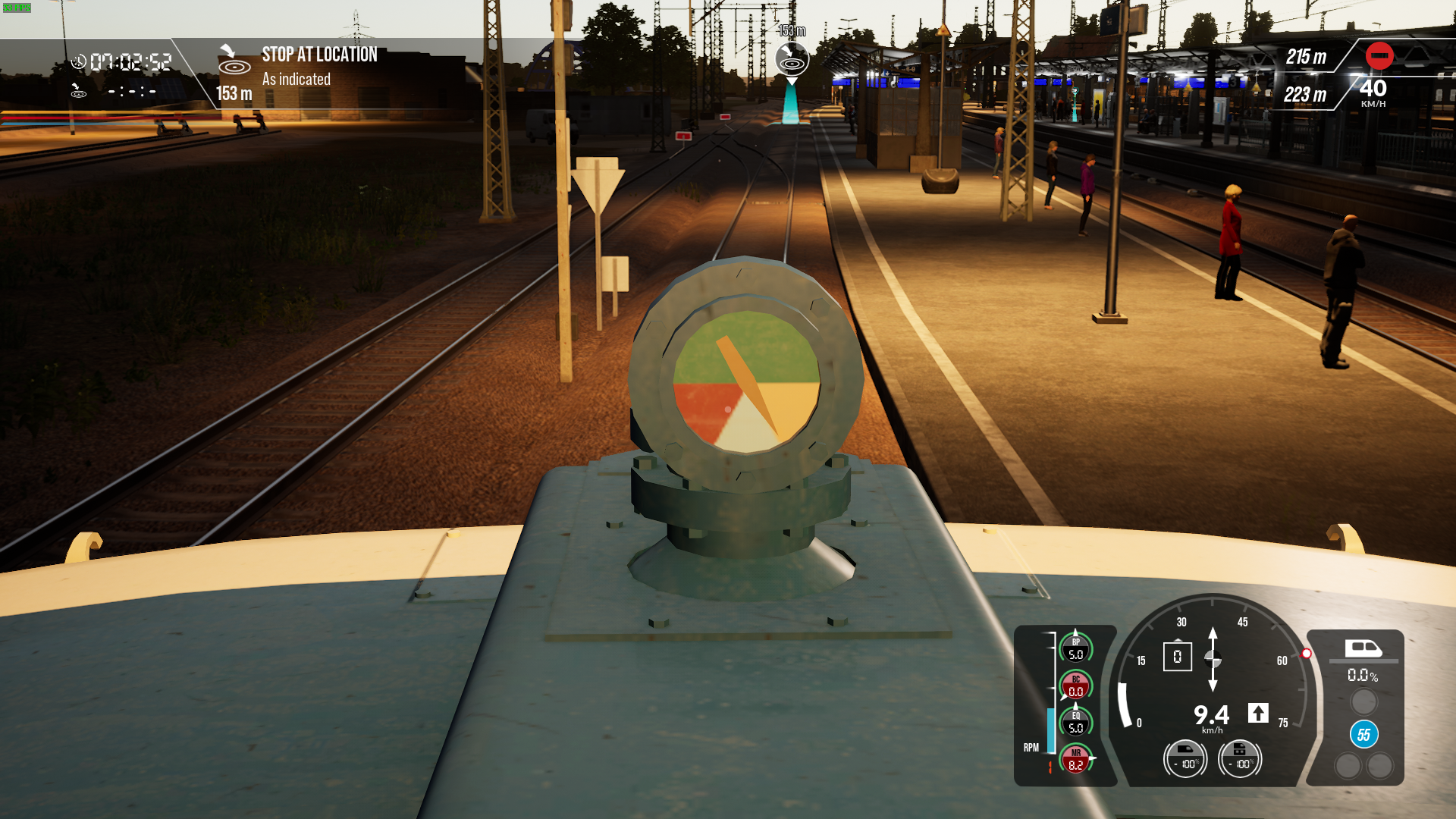The height and width of the screenshot is (819, 1456).
Task: Select the reverser up-down arrow indicator
Action: pyautogui.click(x=1213, y=659)
